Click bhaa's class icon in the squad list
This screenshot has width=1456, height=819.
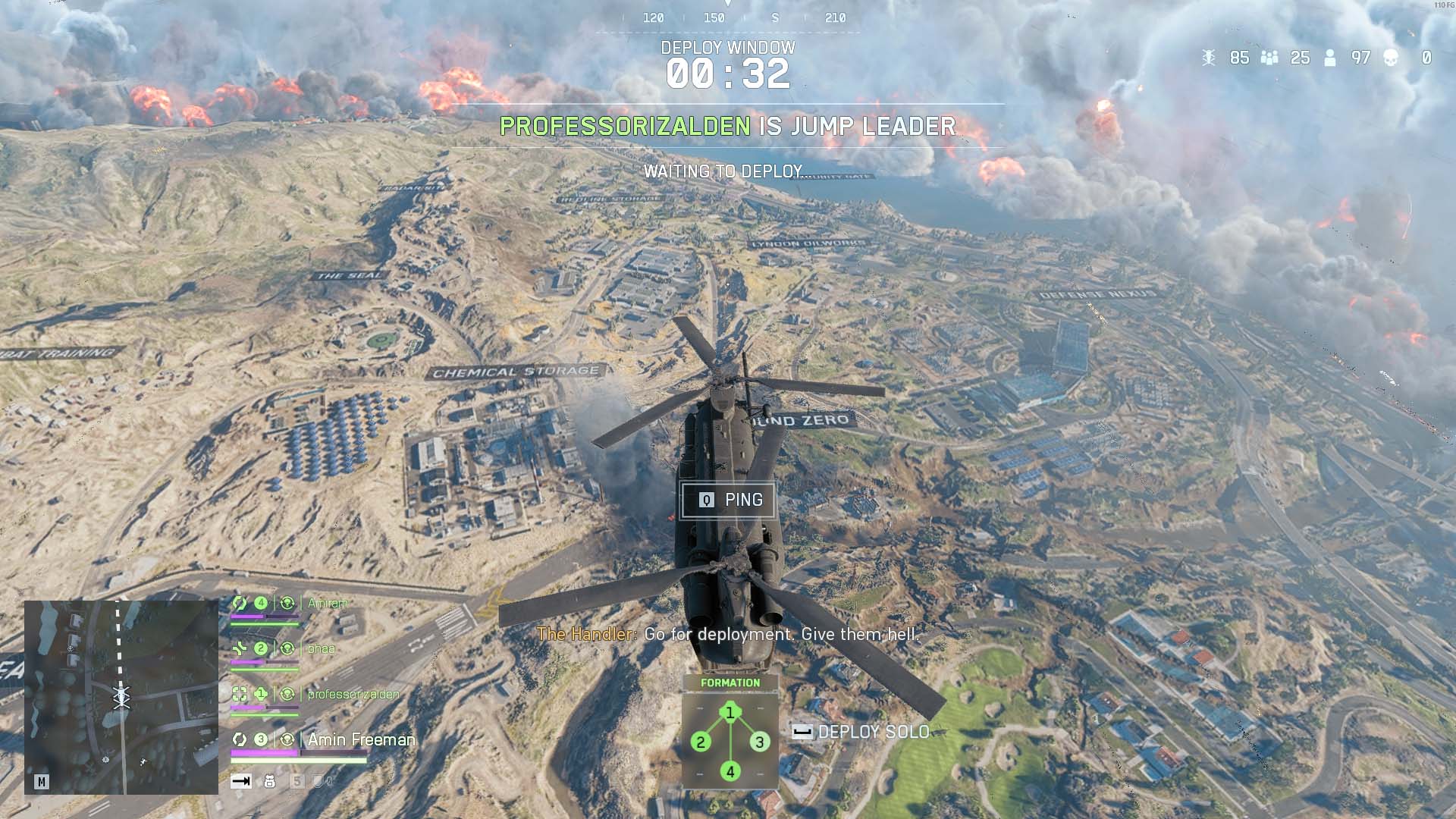(238, 648)
